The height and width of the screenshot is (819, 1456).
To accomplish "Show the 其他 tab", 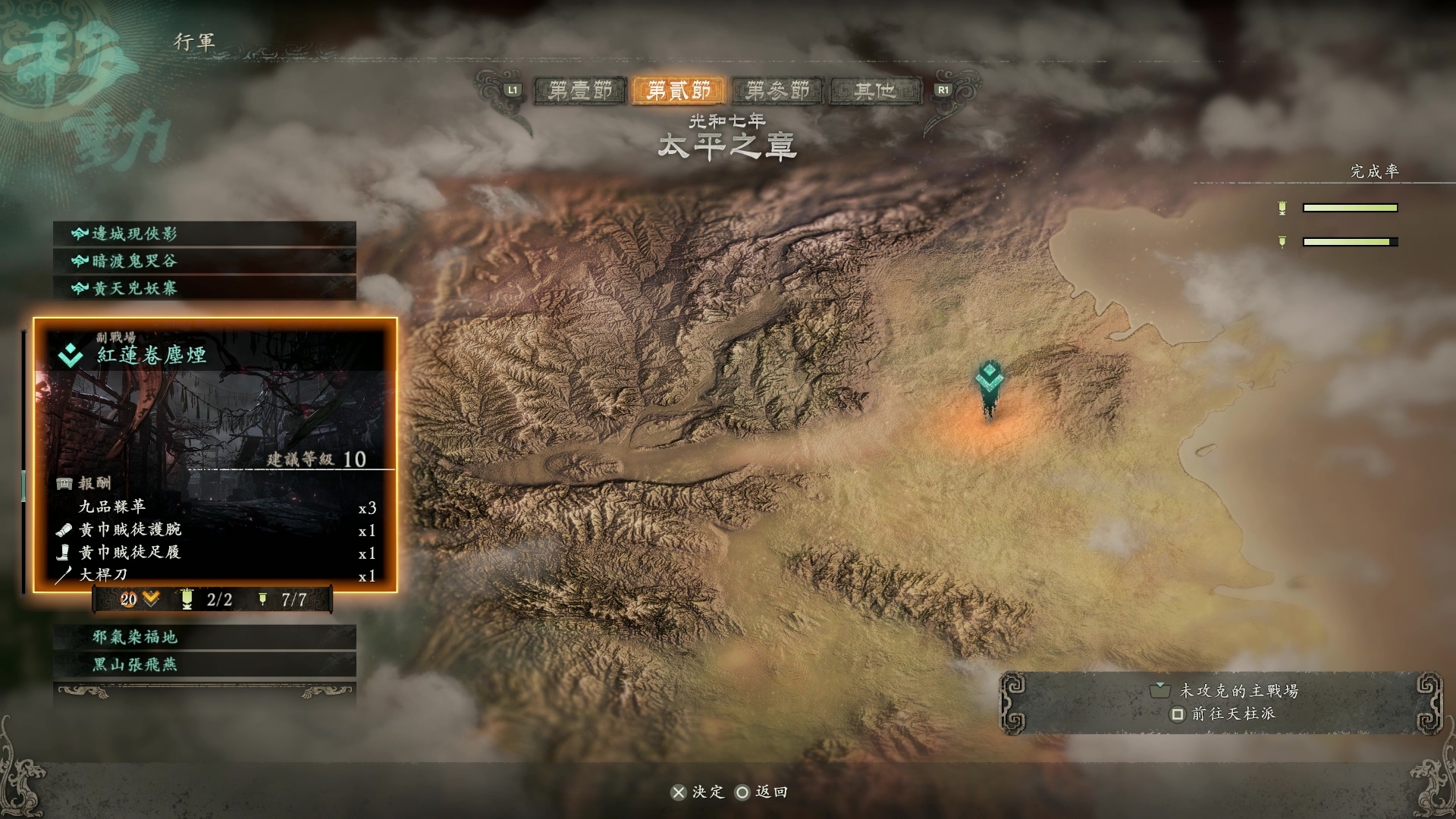I will click(x=875, y=91).
